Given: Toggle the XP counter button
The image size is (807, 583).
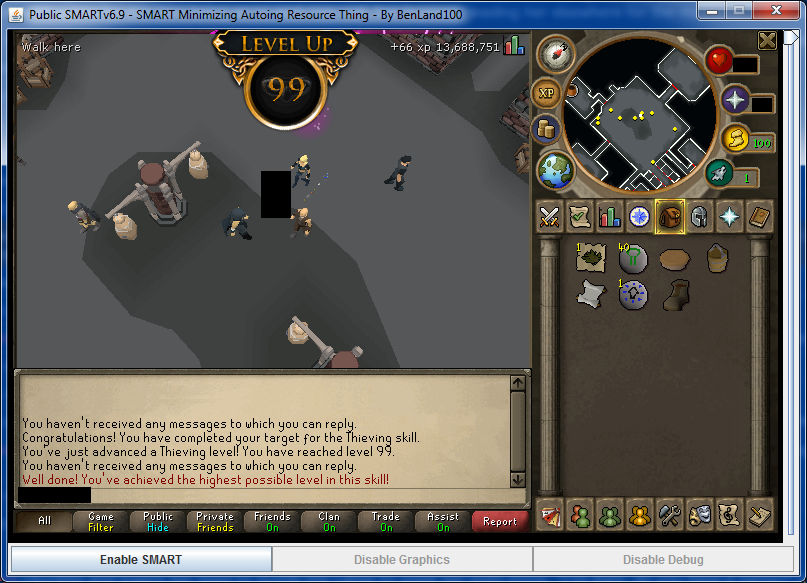Looking at the screenshot, I should click(546, 93).
